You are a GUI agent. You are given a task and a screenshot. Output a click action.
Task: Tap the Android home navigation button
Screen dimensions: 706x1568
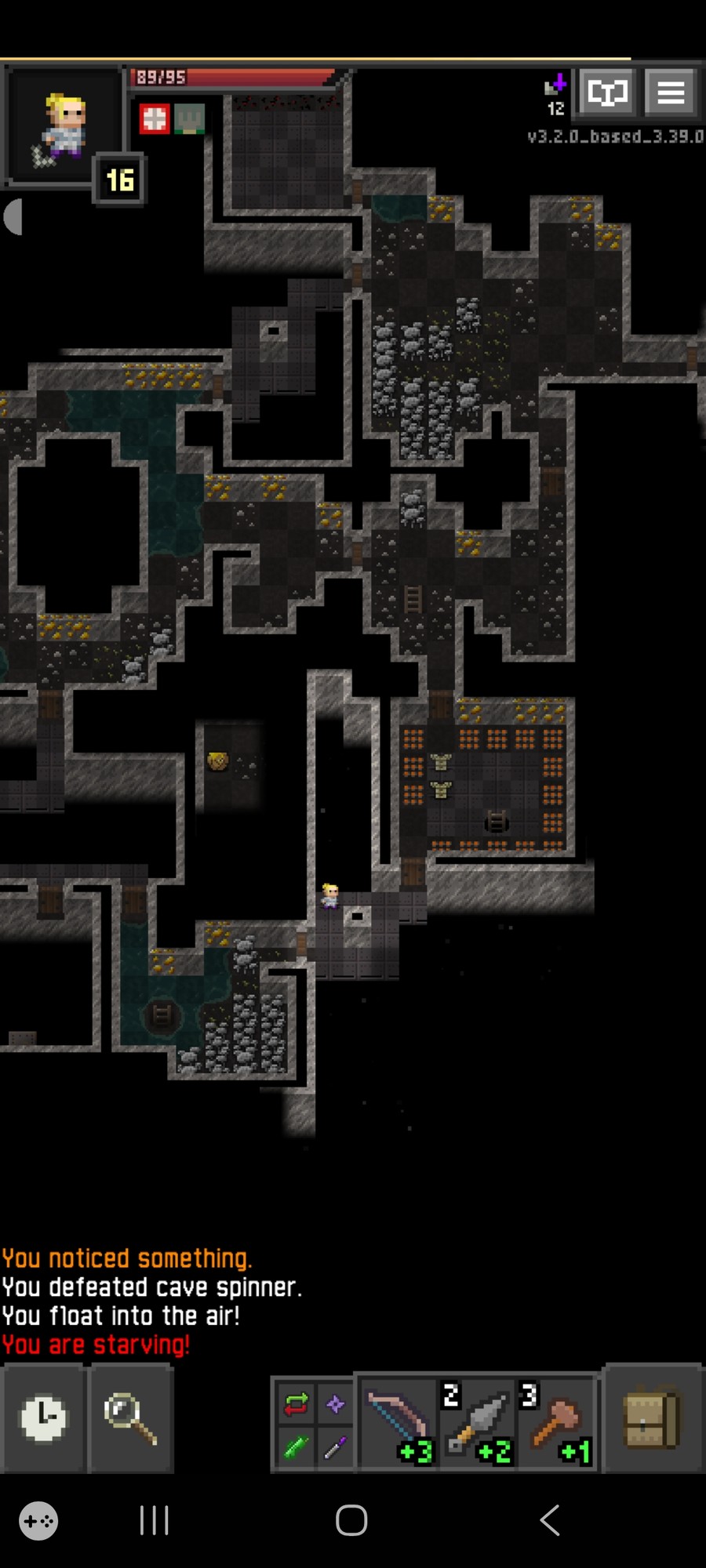tap(351, 1520)
